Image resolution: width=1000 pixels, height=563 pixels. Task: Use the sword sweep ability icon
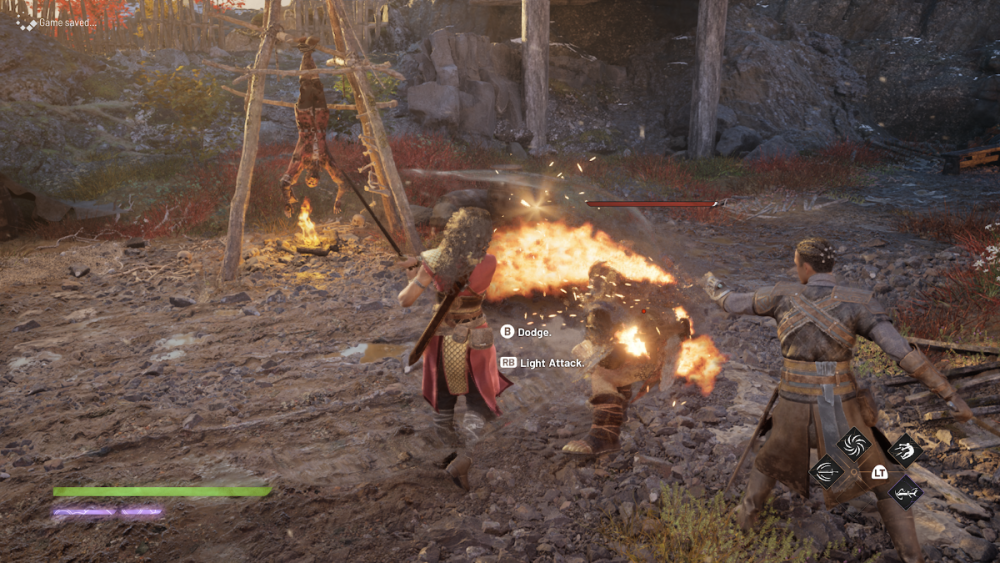tap(825, 471)
